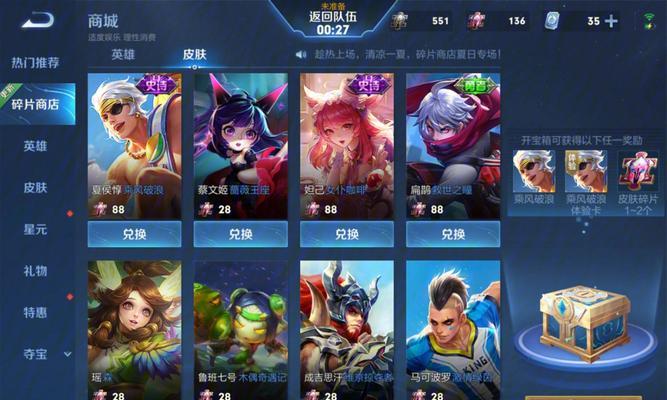Expand the 夺宝 sidebar entry
The width and height of the screenshot is (667, 400).
38,354
